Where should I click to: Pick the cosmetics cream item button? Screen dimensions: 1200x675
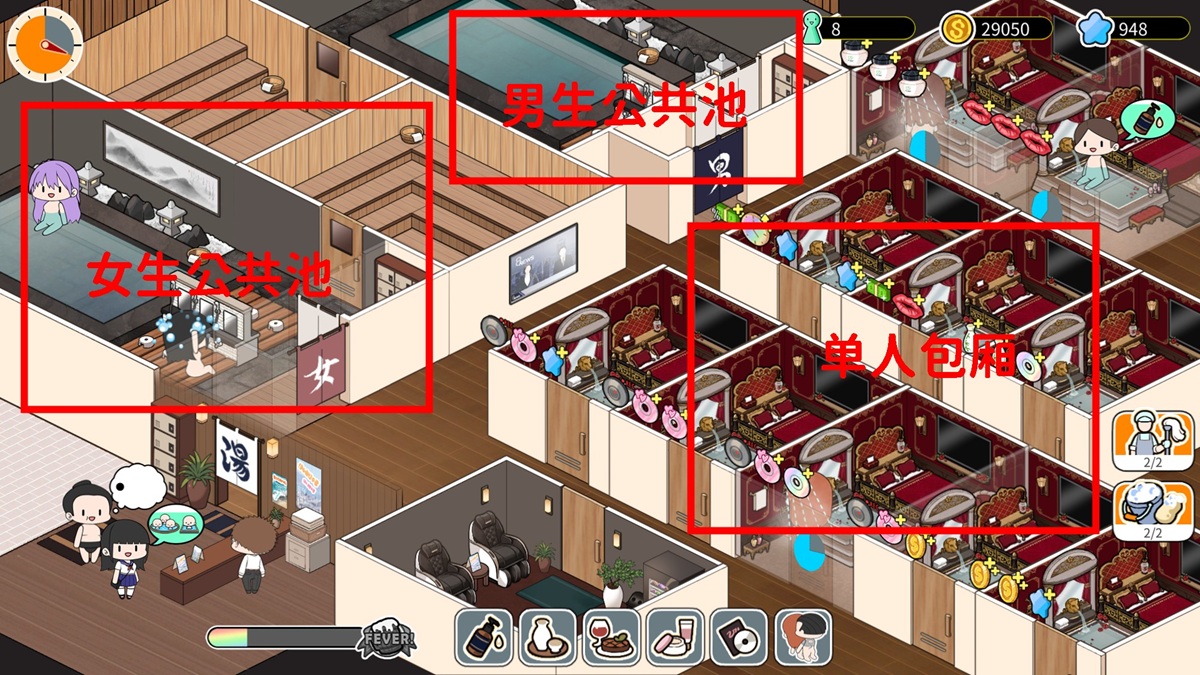675,637
